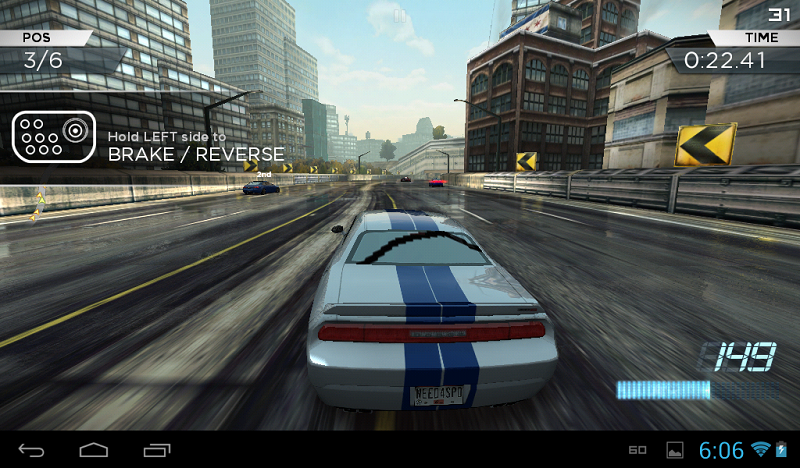Tap the Android back arrow button

(x=31, y=450)
